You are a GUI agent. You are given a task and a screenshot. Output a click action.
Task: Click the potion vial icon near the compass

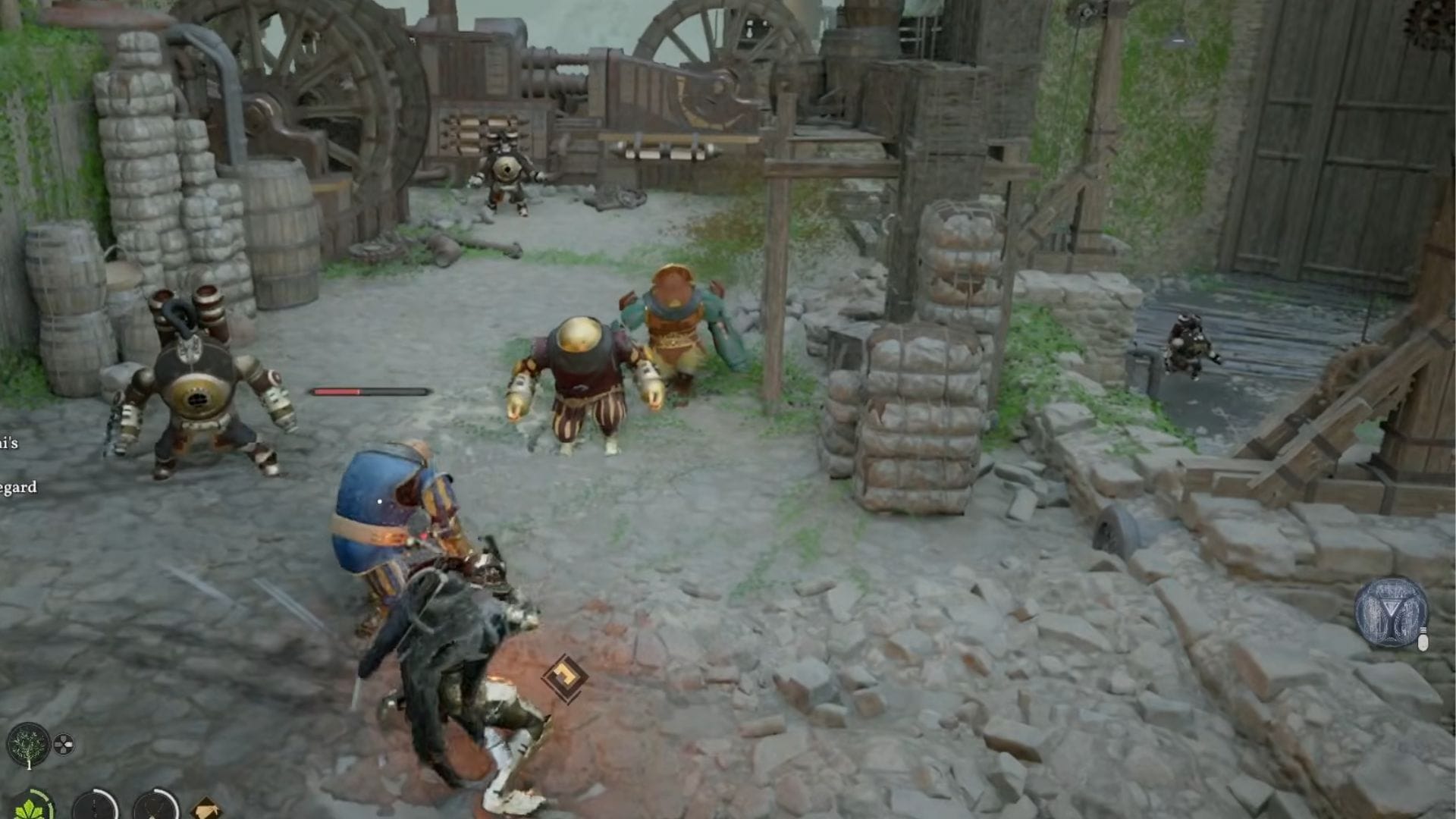click(1423, 642)
